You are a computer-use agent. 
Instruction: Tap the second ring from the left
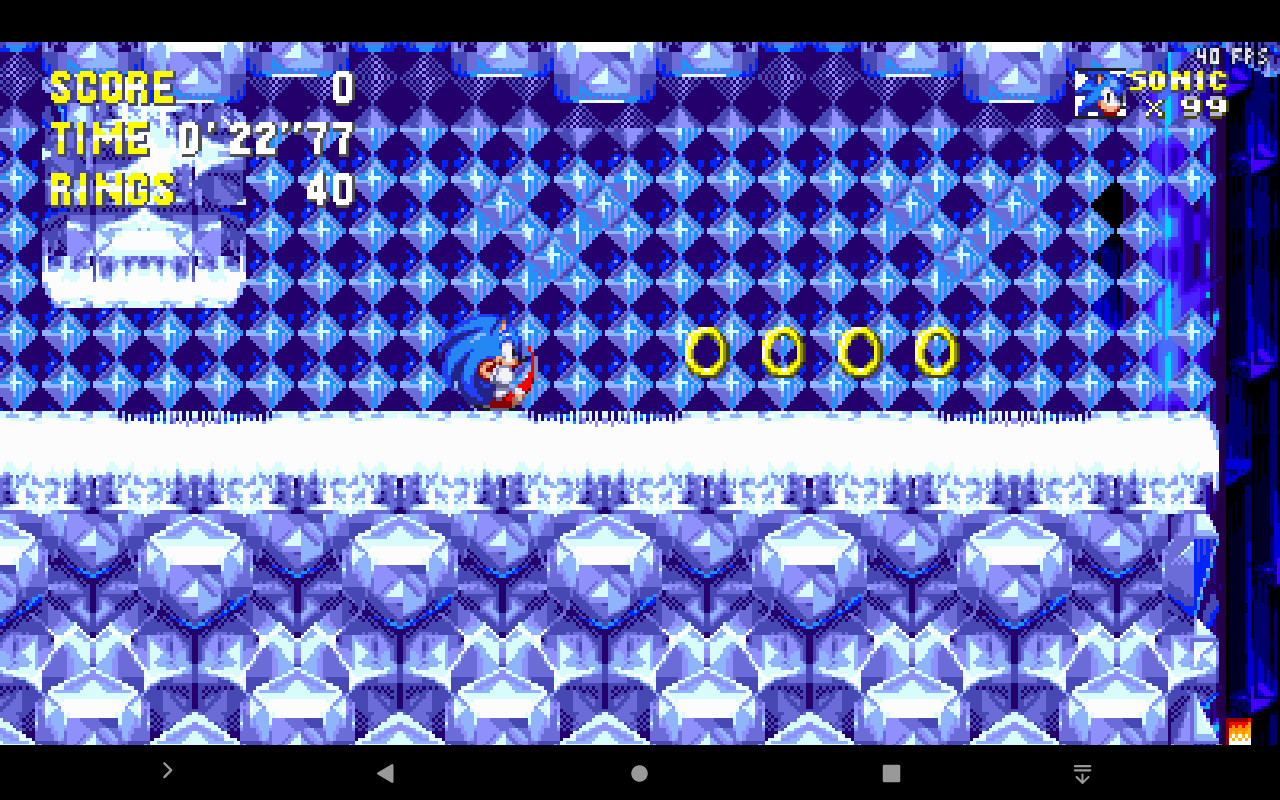[783, 352]
